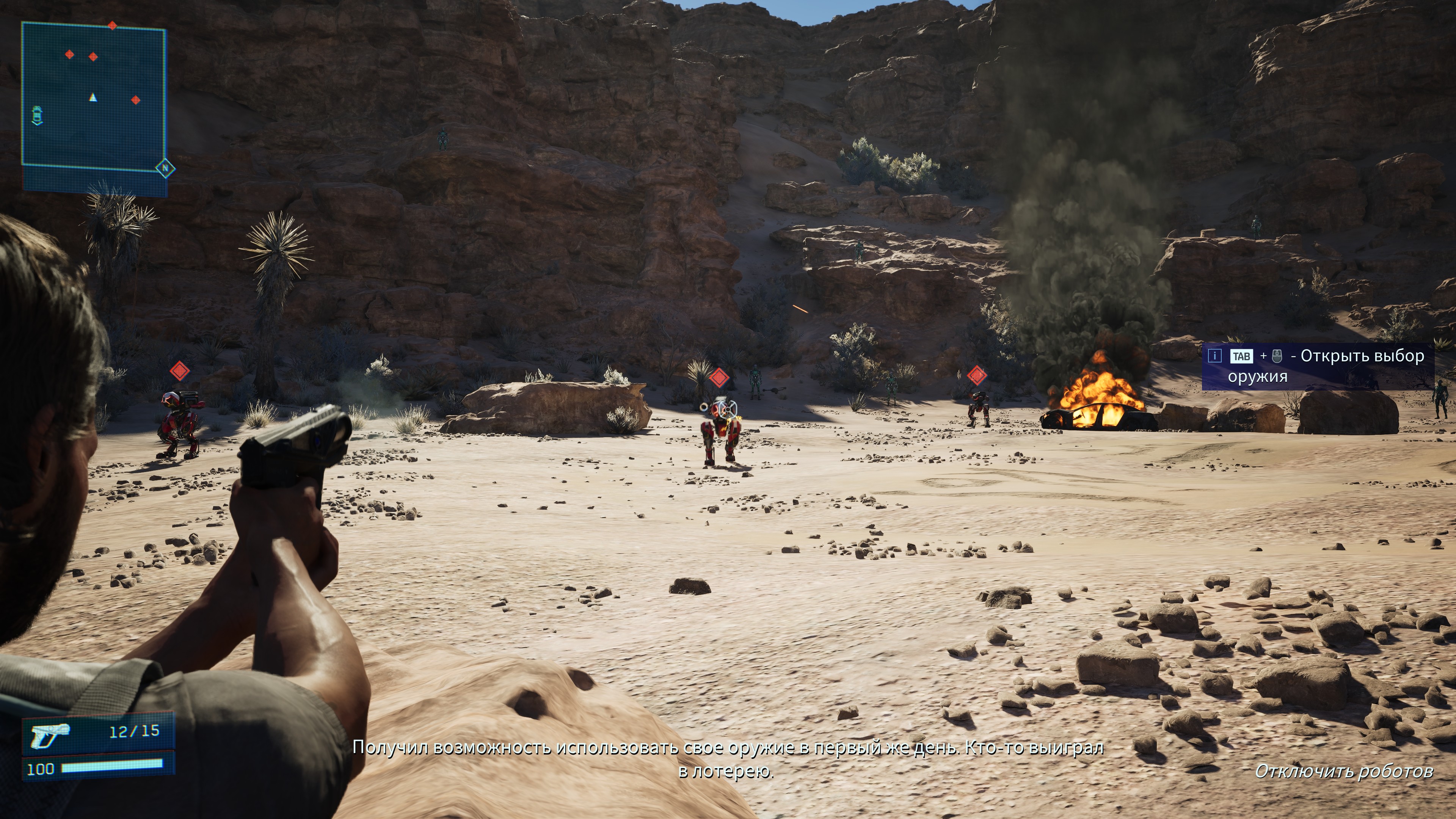Open the "Отключить роботов" objective tracker
This screenshot has width=1456, height=819.
click(1343, 771)
